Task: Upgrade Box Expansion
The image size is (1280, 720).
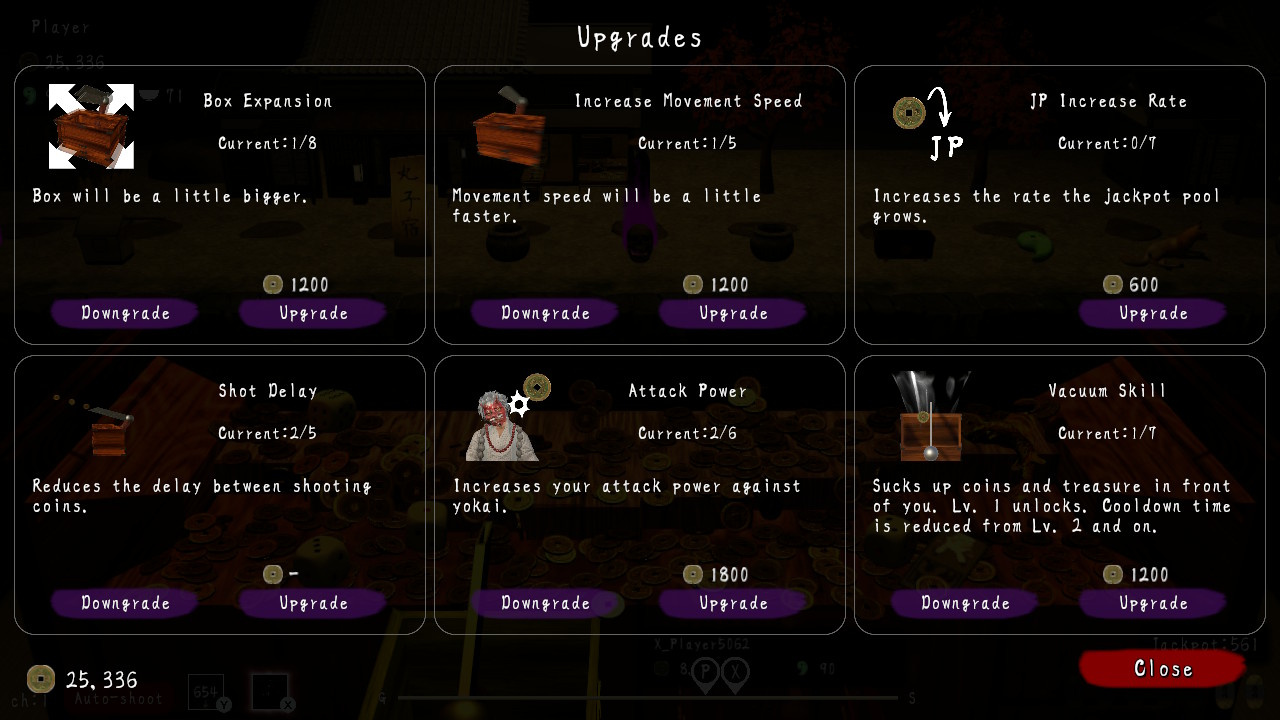Action: 312,313
